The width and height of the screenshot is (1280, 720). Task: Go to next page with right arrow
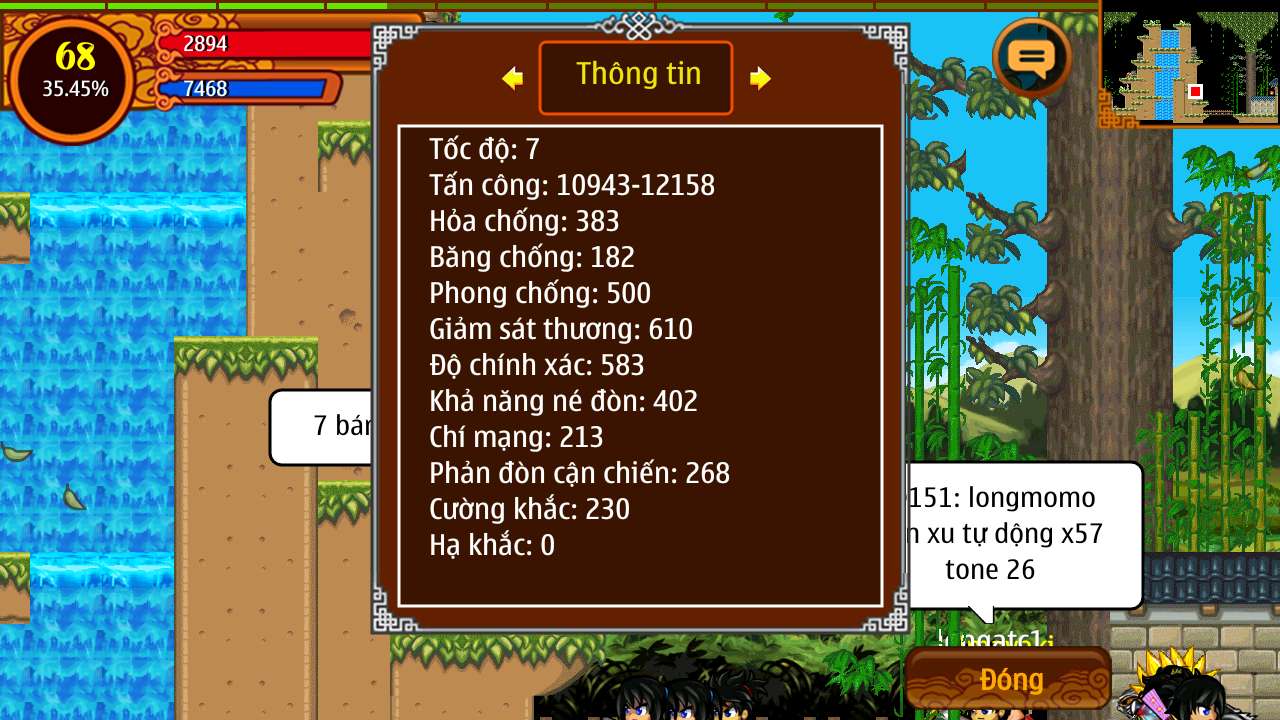pos(760,78)
